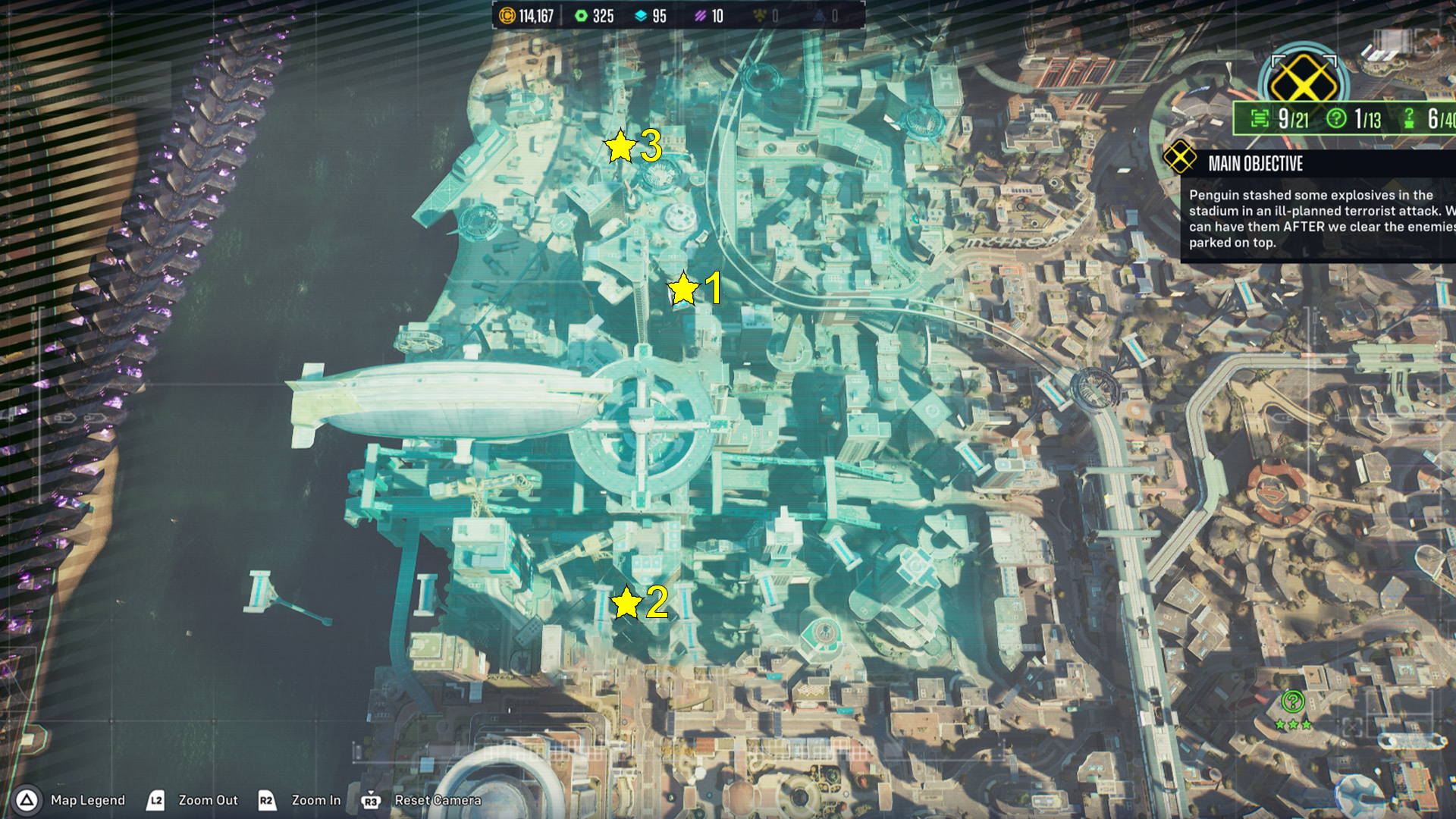Click the R2 Zoom In control
Viewport: 1456px width, 819px height.
(x=267, y=800)
